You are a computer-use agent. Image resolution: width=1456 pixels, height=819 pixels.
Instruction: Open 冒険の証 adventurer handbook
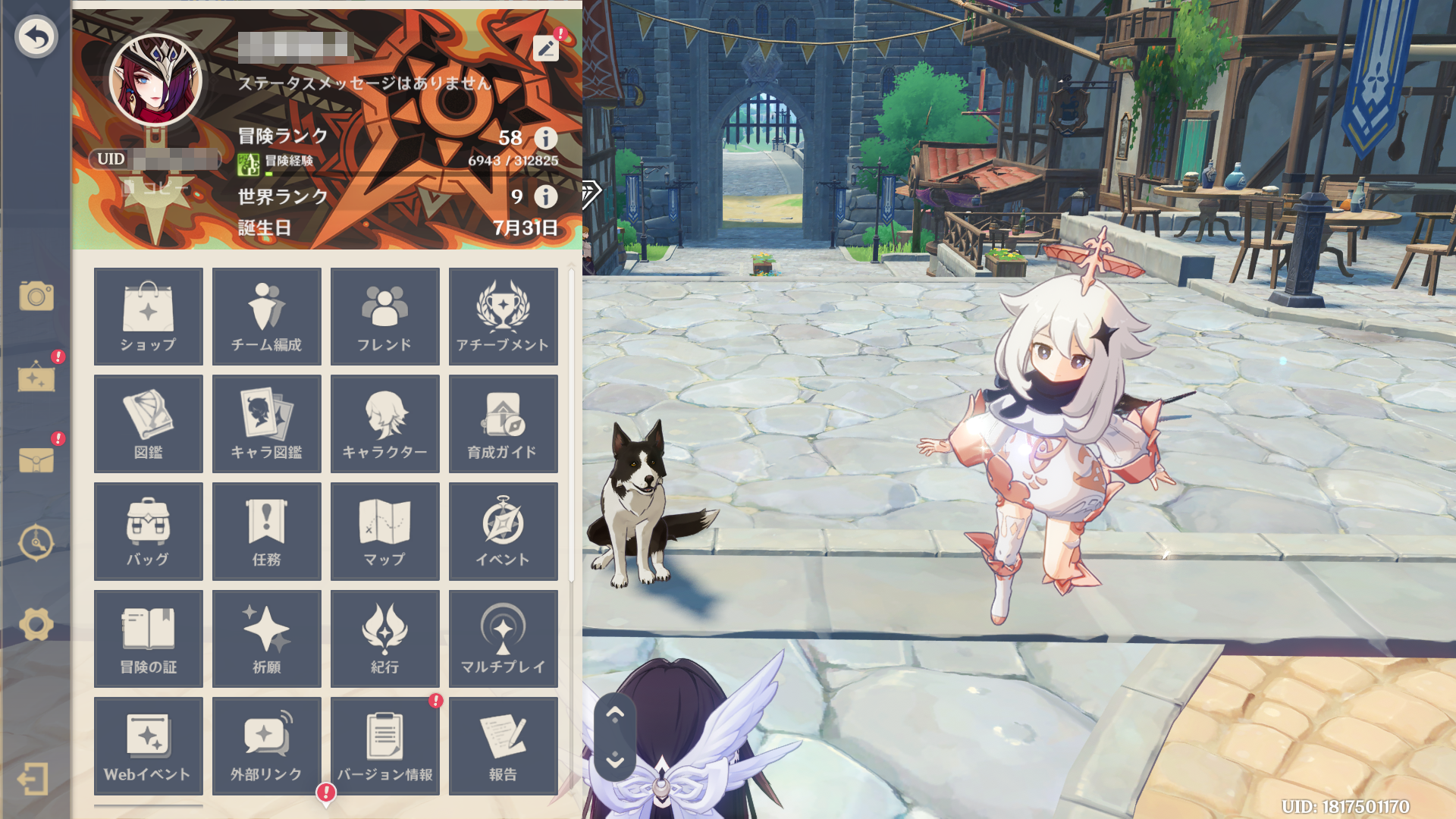pyautogui.click(x=149, y=639)
